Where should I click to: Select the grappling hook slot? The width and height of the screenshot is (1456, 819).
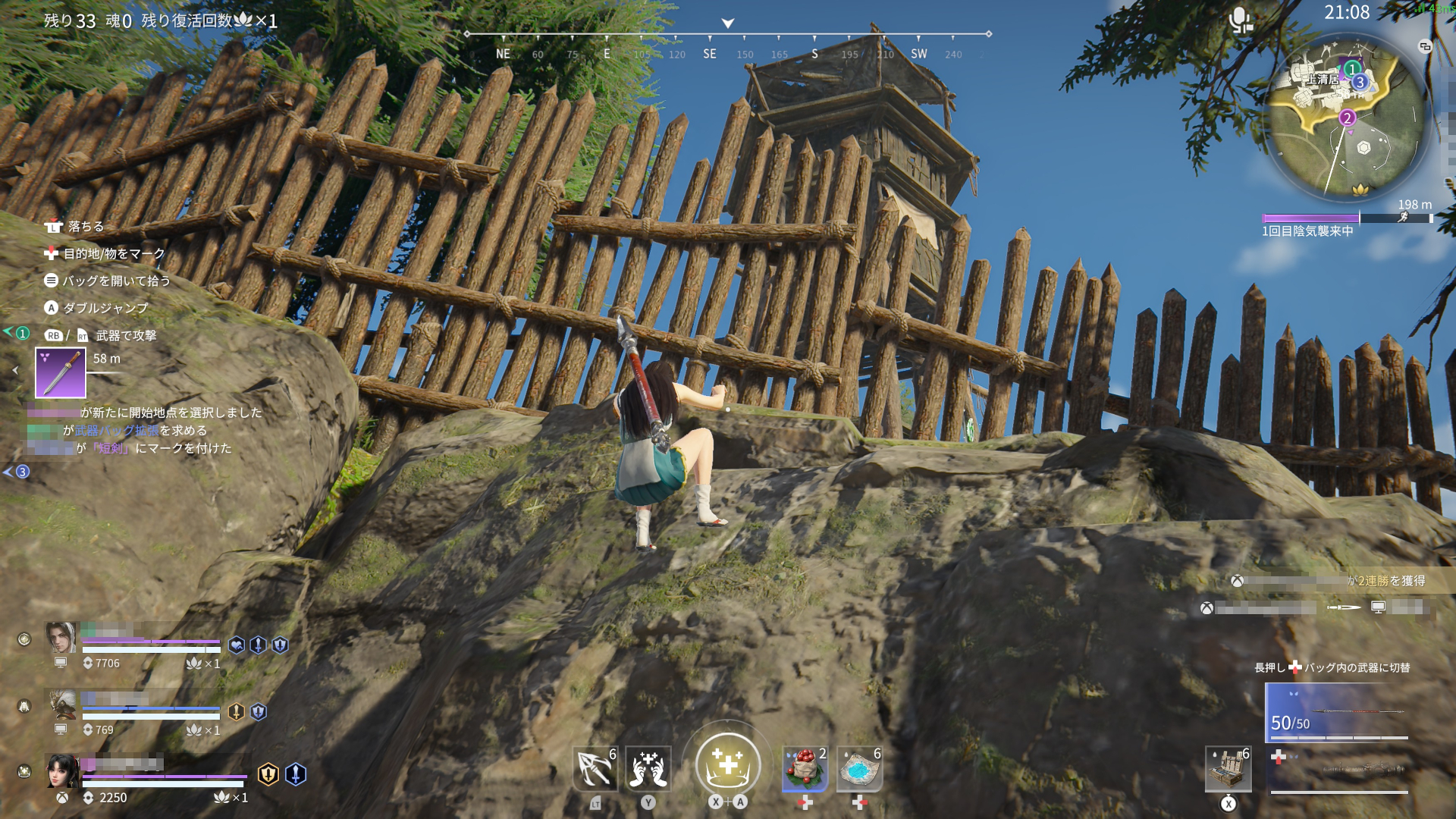[595, 769]
